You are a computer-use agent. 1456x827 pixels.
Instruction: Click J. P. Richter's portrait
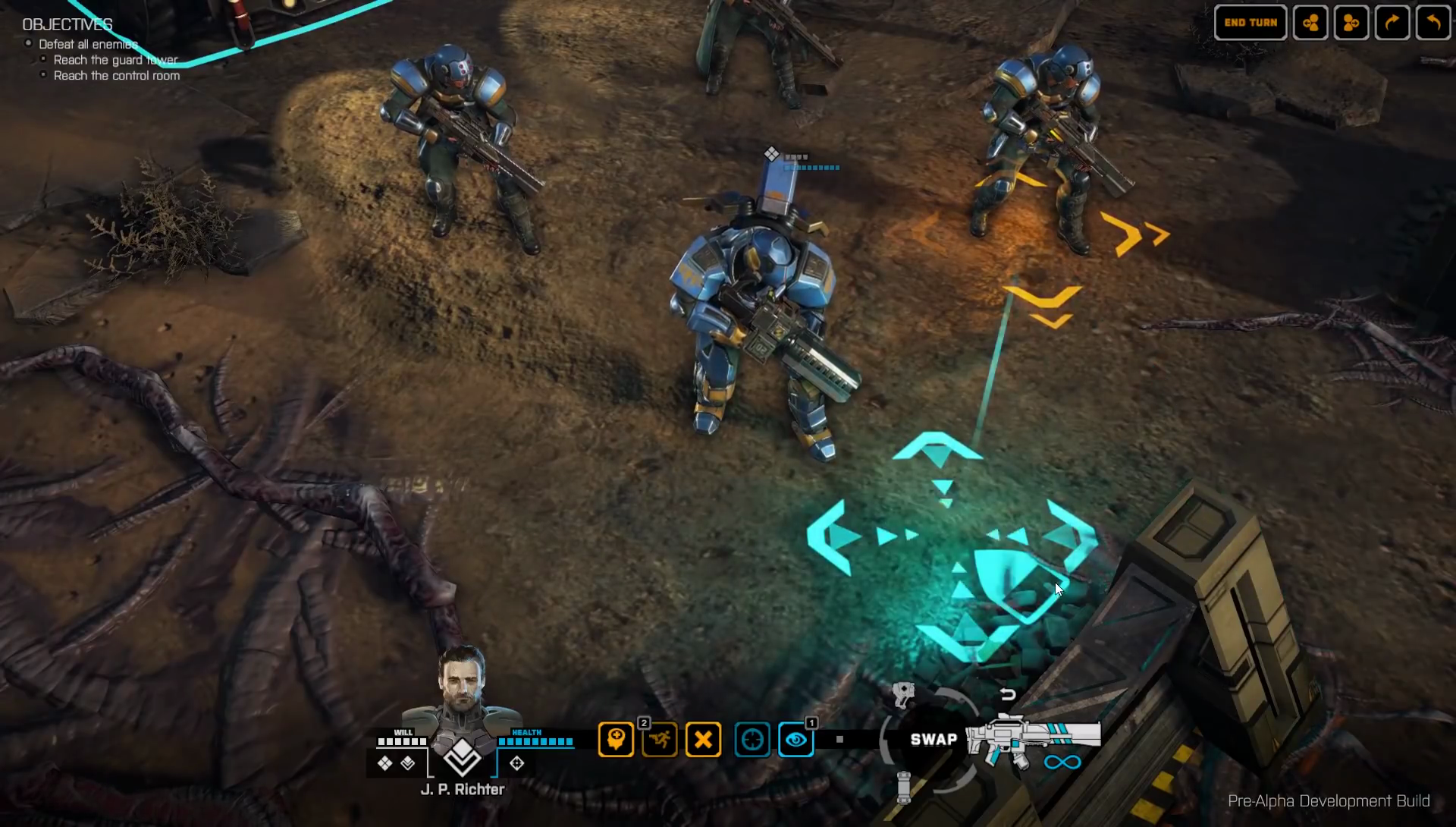tap(461, 687)
